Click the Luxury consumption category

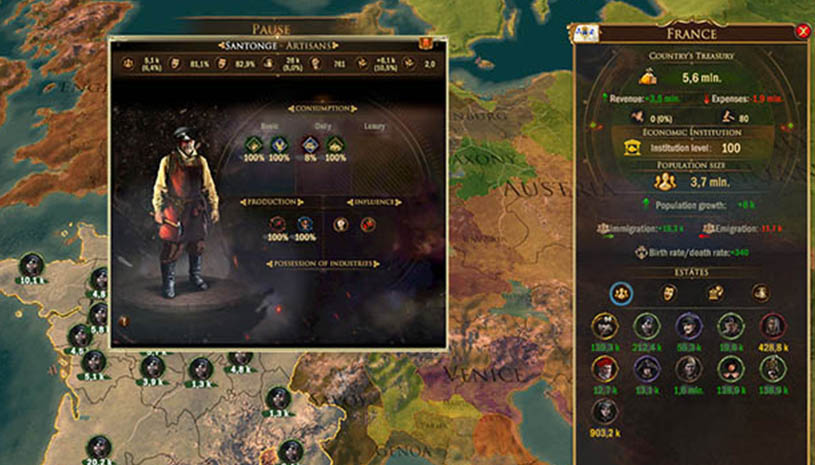point(374,127)
